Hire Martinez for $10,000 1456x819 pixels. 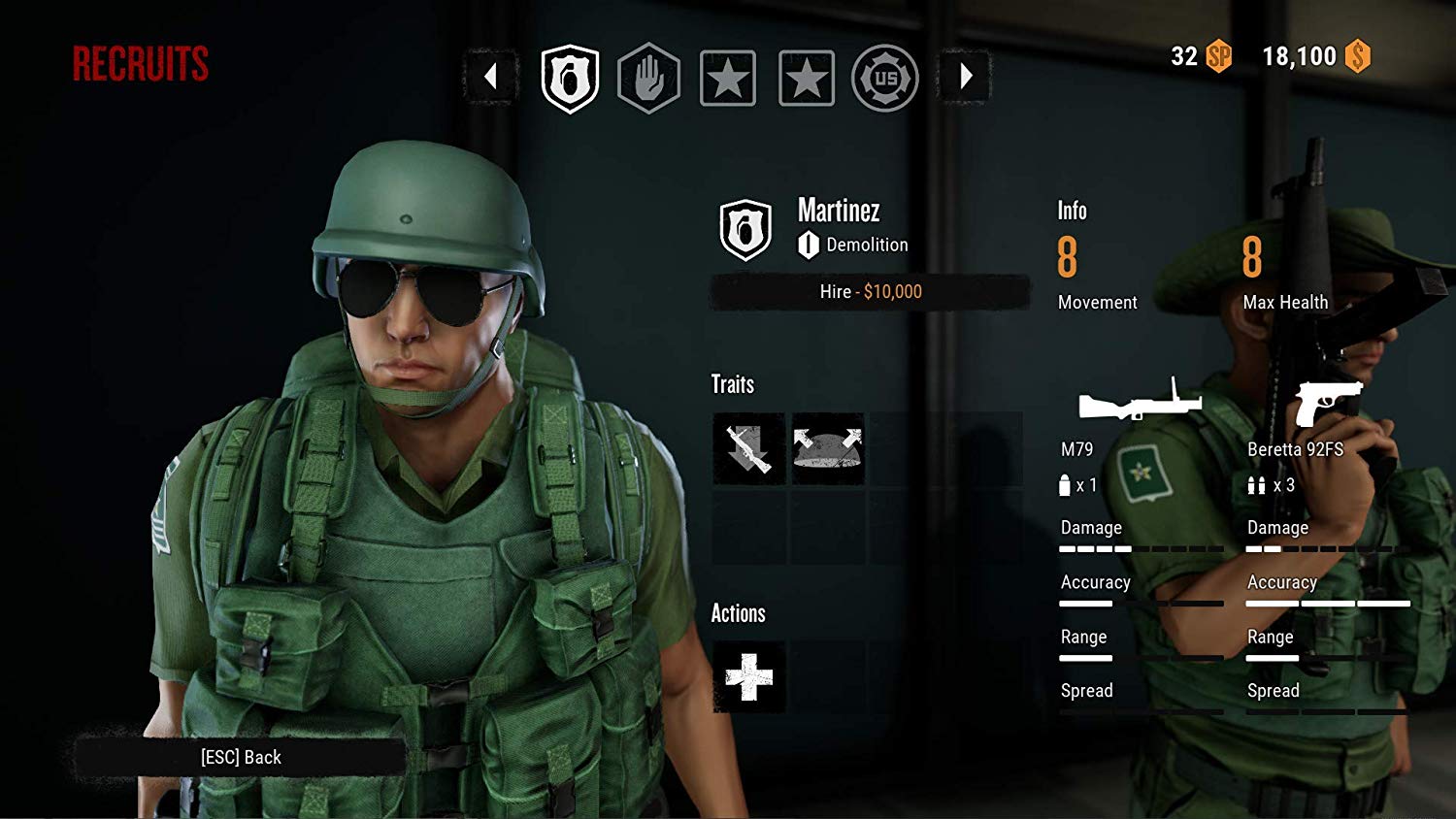870,291
